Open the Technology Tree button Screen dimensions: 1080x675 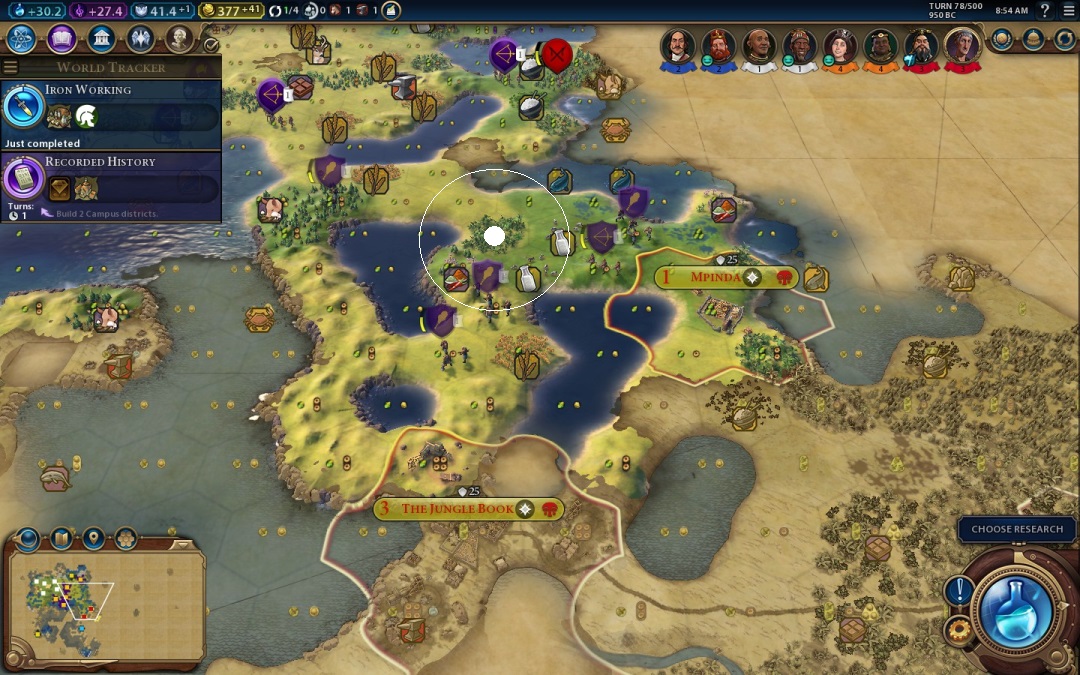tap(22, 39)
